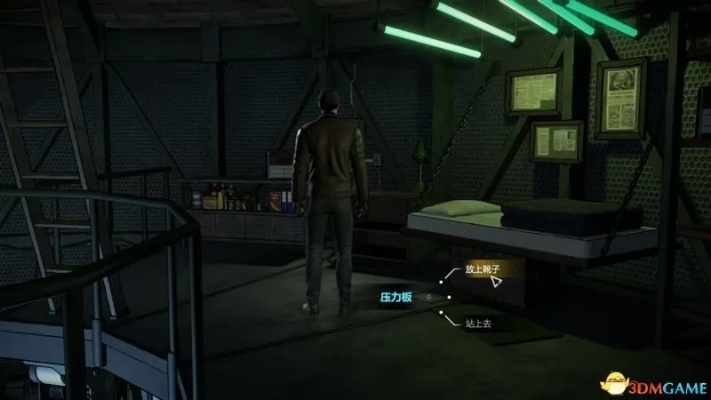The height and width of the screenshot is (400, 711).
Task: Choose the 放上靴子 interaction option
Action: pos(480,270)
